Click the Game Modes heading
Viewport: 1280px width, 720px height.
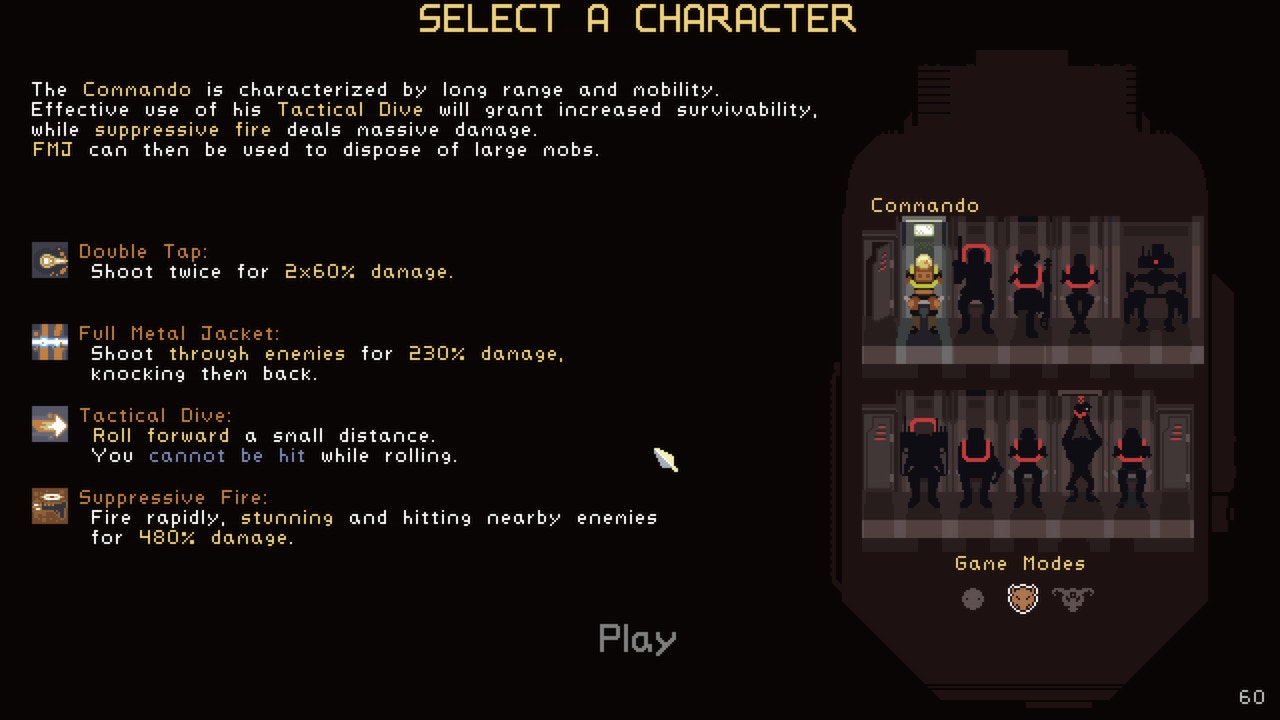pos(1021,563)
